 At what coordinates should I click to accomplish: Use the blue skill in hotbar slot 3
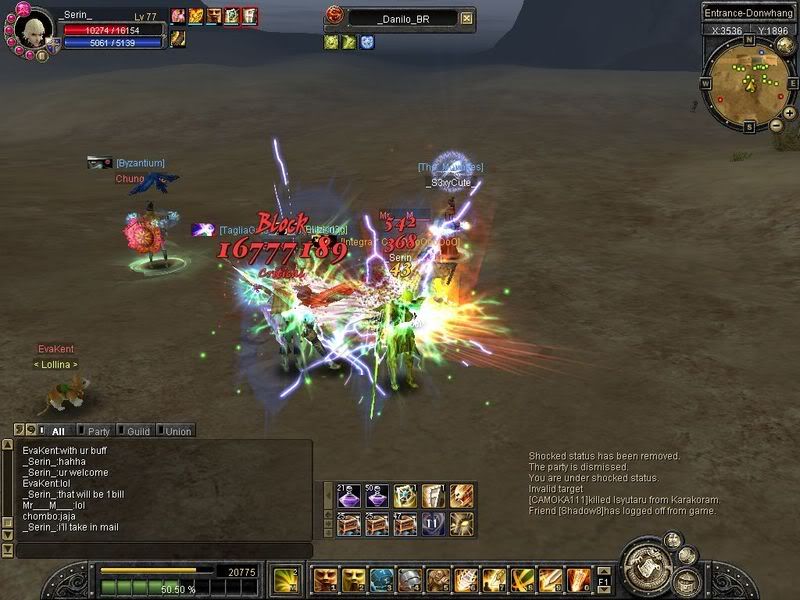[x=381, y=579]
